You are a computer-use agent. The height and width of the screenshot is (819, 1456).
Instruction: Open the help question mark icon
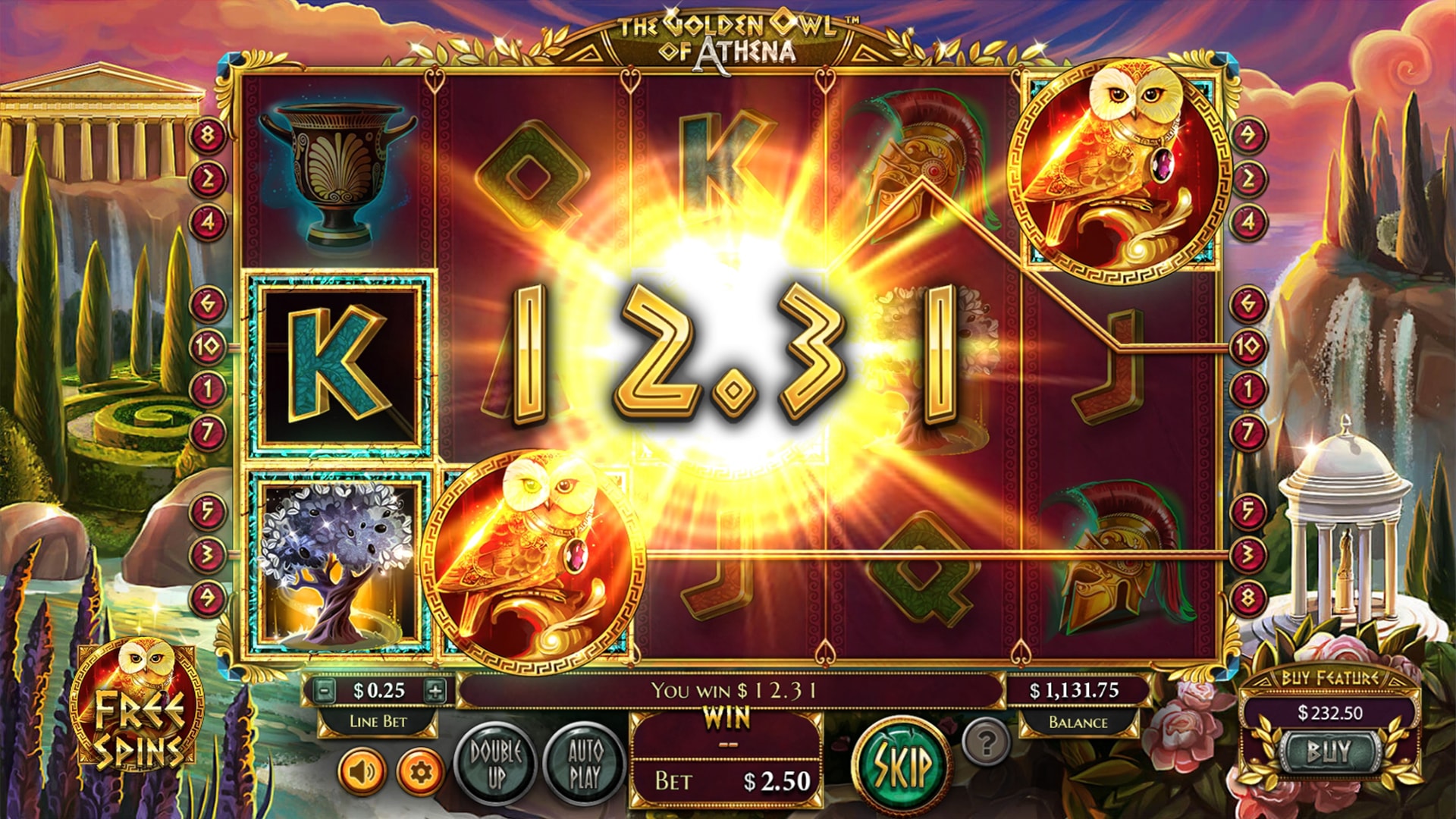click(984, 746)
